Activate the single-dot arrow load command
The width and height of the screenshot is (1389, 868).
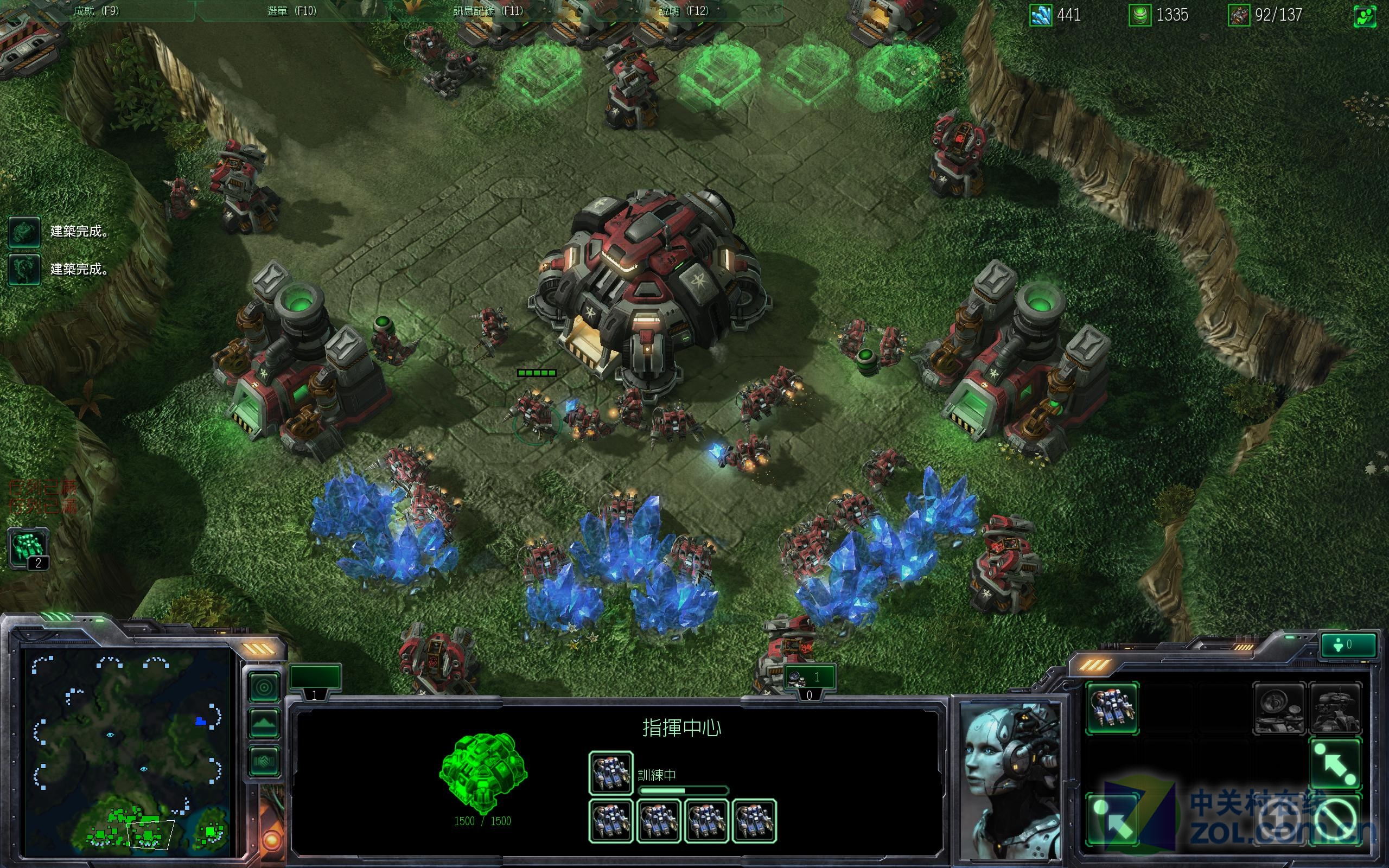tap(1112, 821)
